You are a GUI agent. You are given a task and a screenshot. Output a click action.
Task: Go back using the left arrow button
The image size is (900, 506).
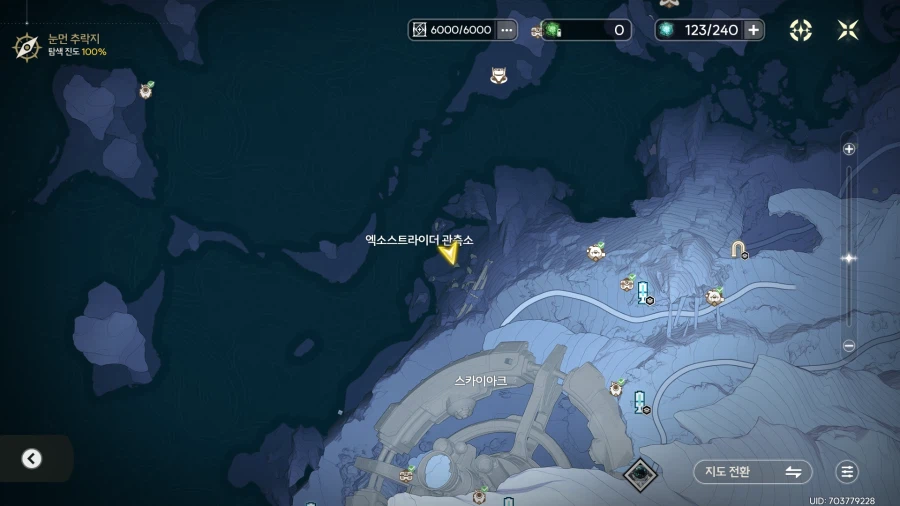click(x=32, y=459)
